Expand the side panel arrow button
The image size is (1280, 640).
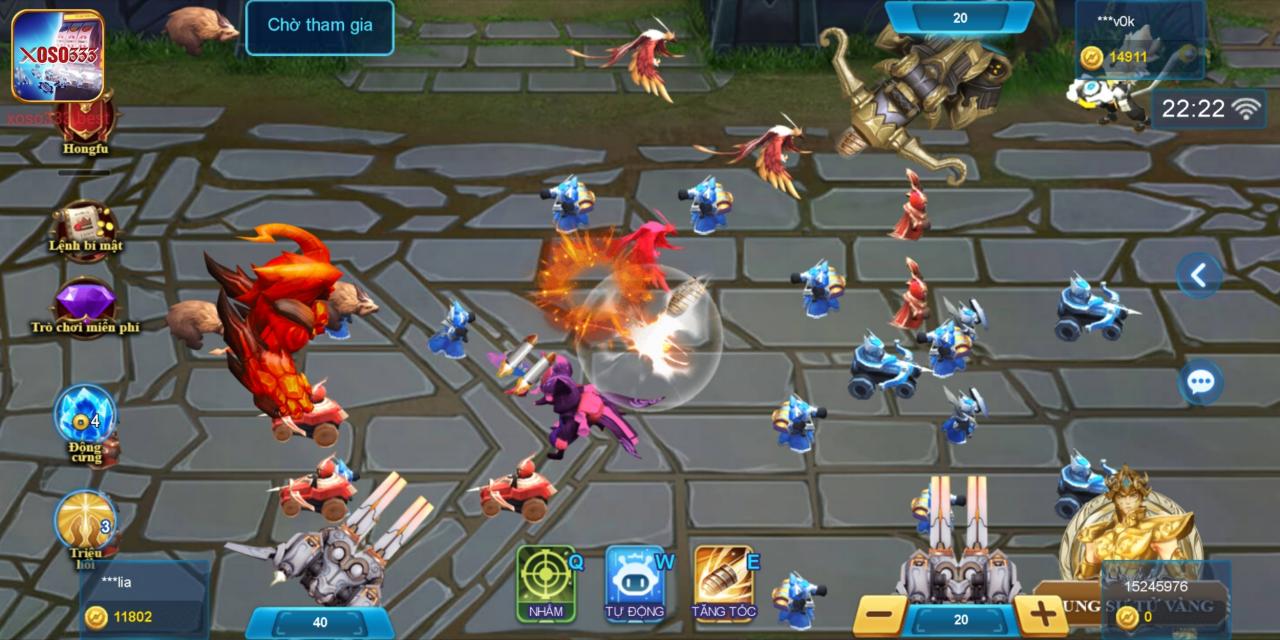click(x=1199, y=275)
